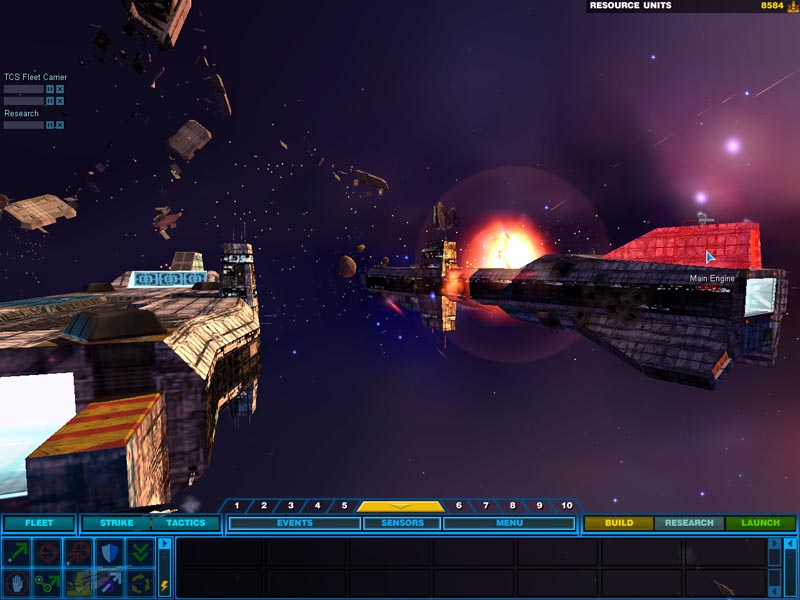Select control group 10 tab
Viewport: 800px width, 600px height.
click(x=566, y=506)
